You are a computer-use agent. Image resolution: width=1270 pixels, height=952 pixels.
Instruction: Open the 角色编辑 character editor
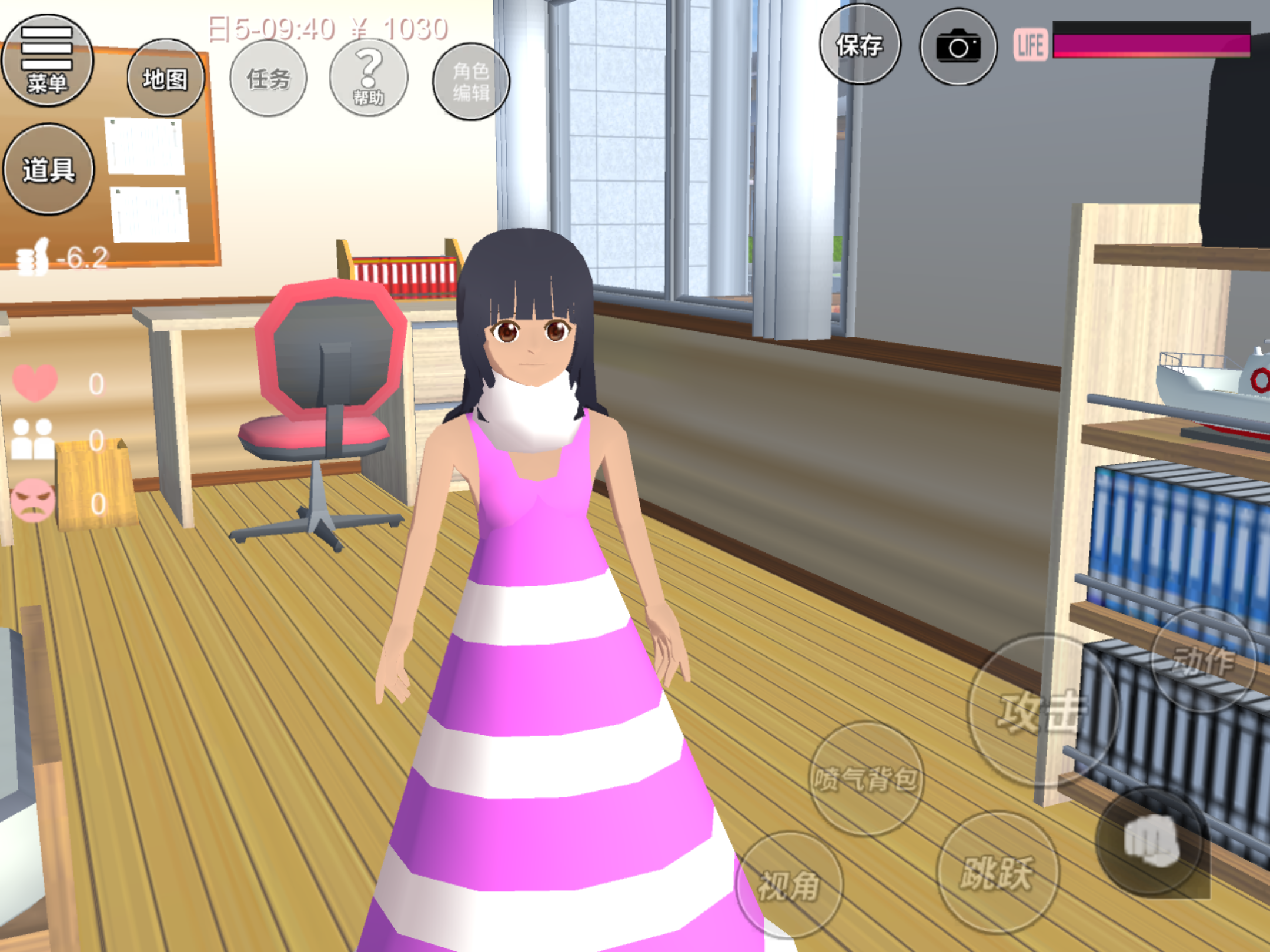470,82
